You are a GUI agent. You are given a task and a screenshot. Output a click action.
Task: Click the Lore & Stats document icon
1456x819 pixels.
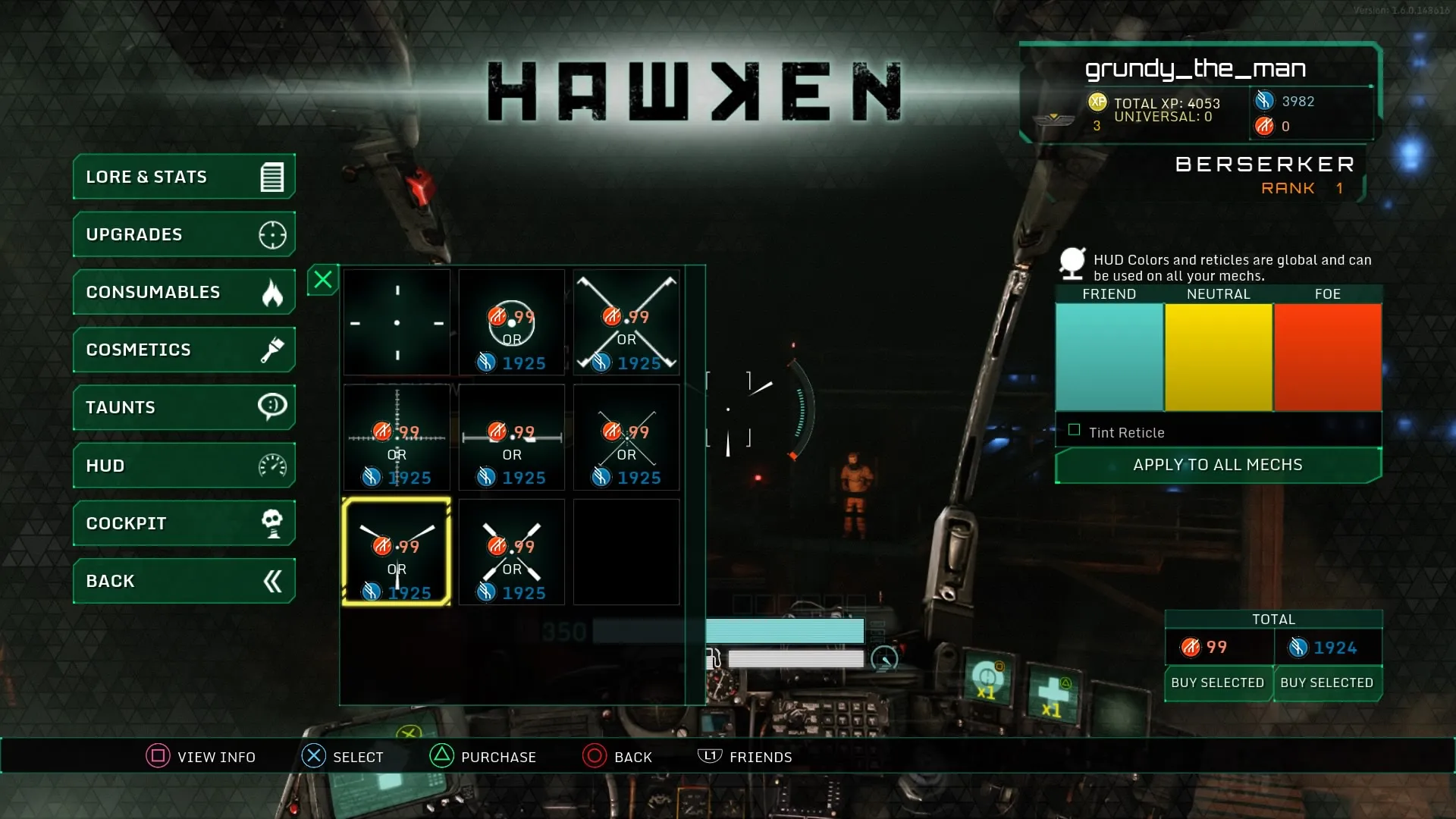[x=271, y=176]
